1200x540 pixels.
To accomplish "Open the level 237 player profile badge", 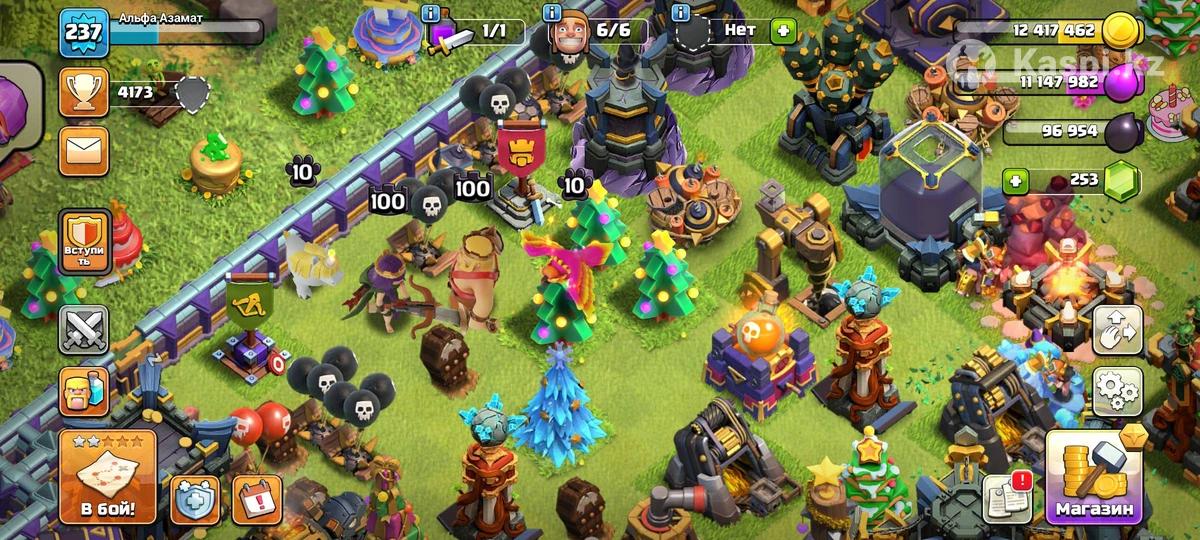I will [84, 35].
